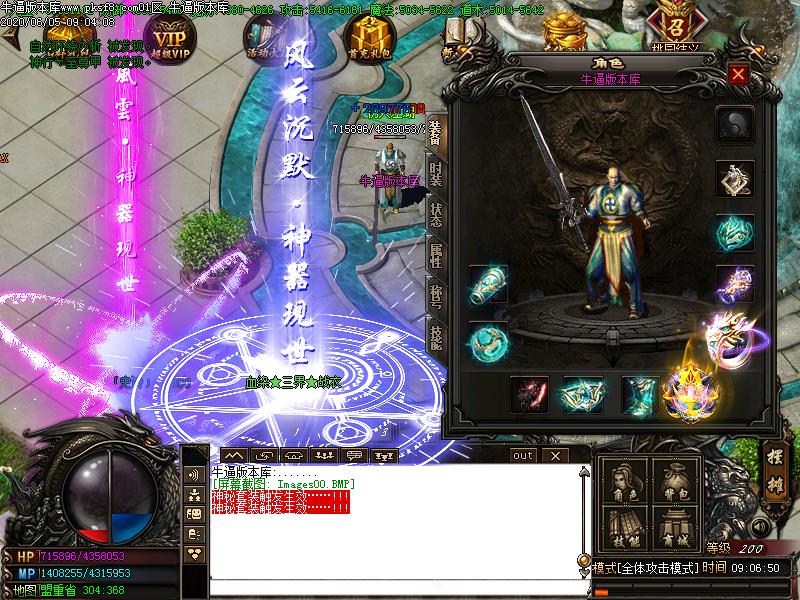Open the 状态 (status) tab

pos(436,216)
